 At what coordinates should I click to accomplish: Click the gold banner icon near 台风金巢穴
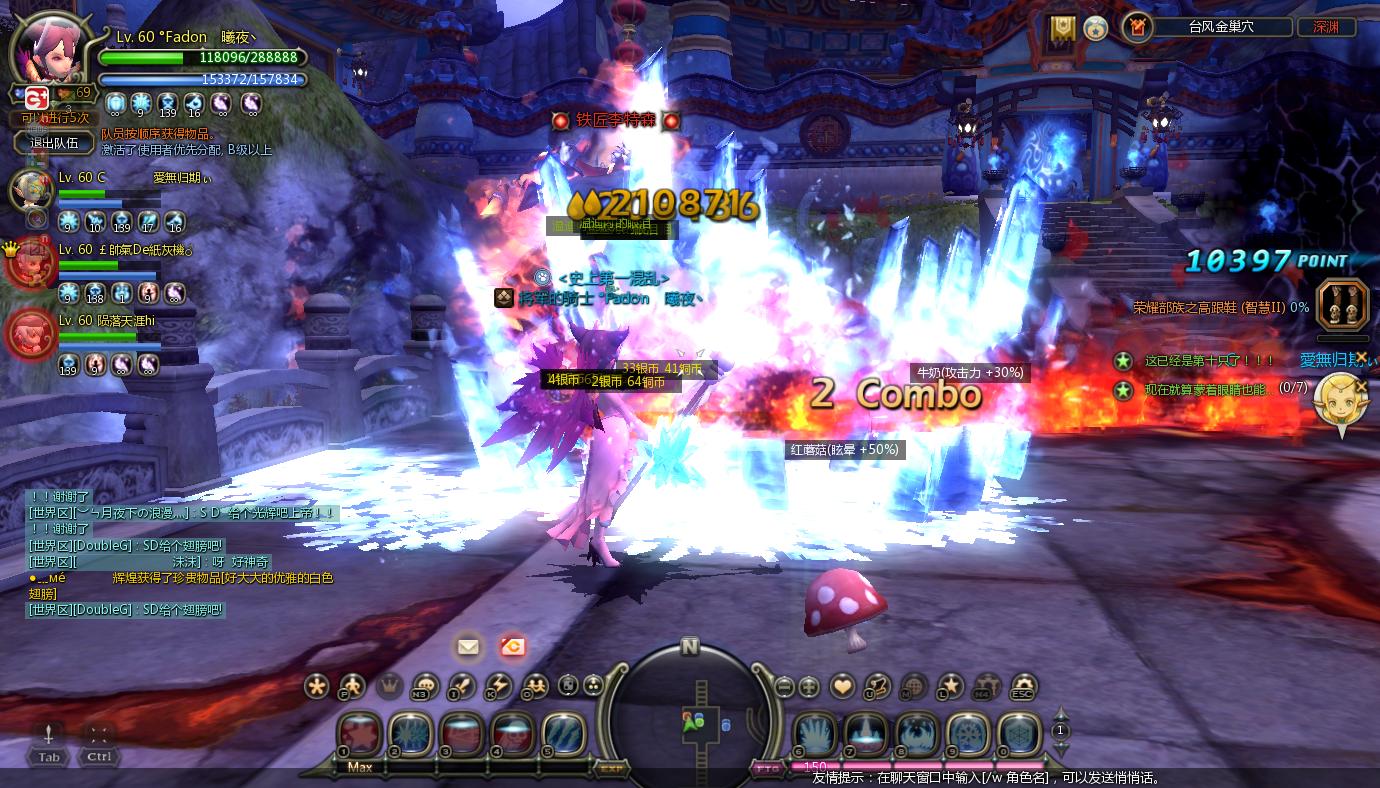[x=1062, y=27]
